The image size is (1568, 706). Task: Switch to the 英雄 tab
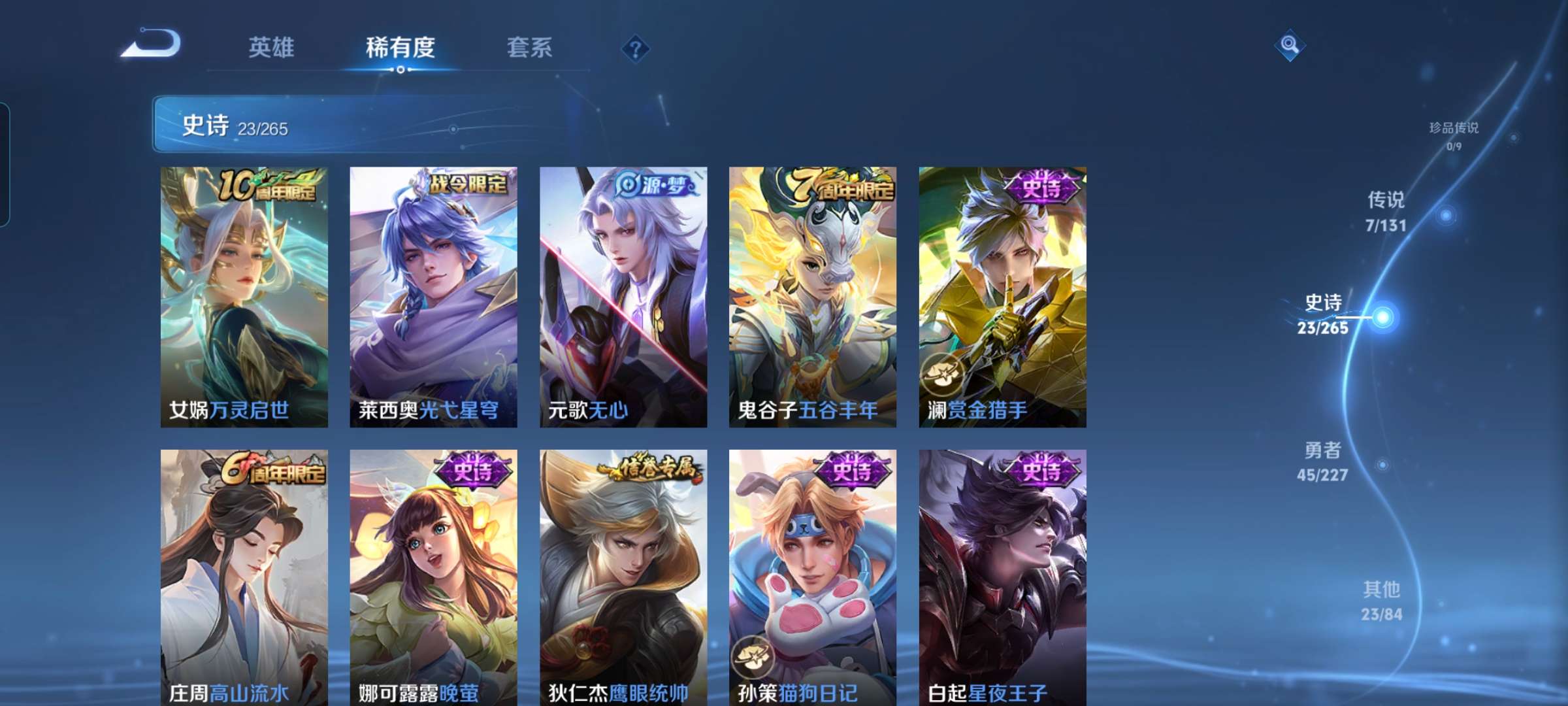[x=271, y=47]
